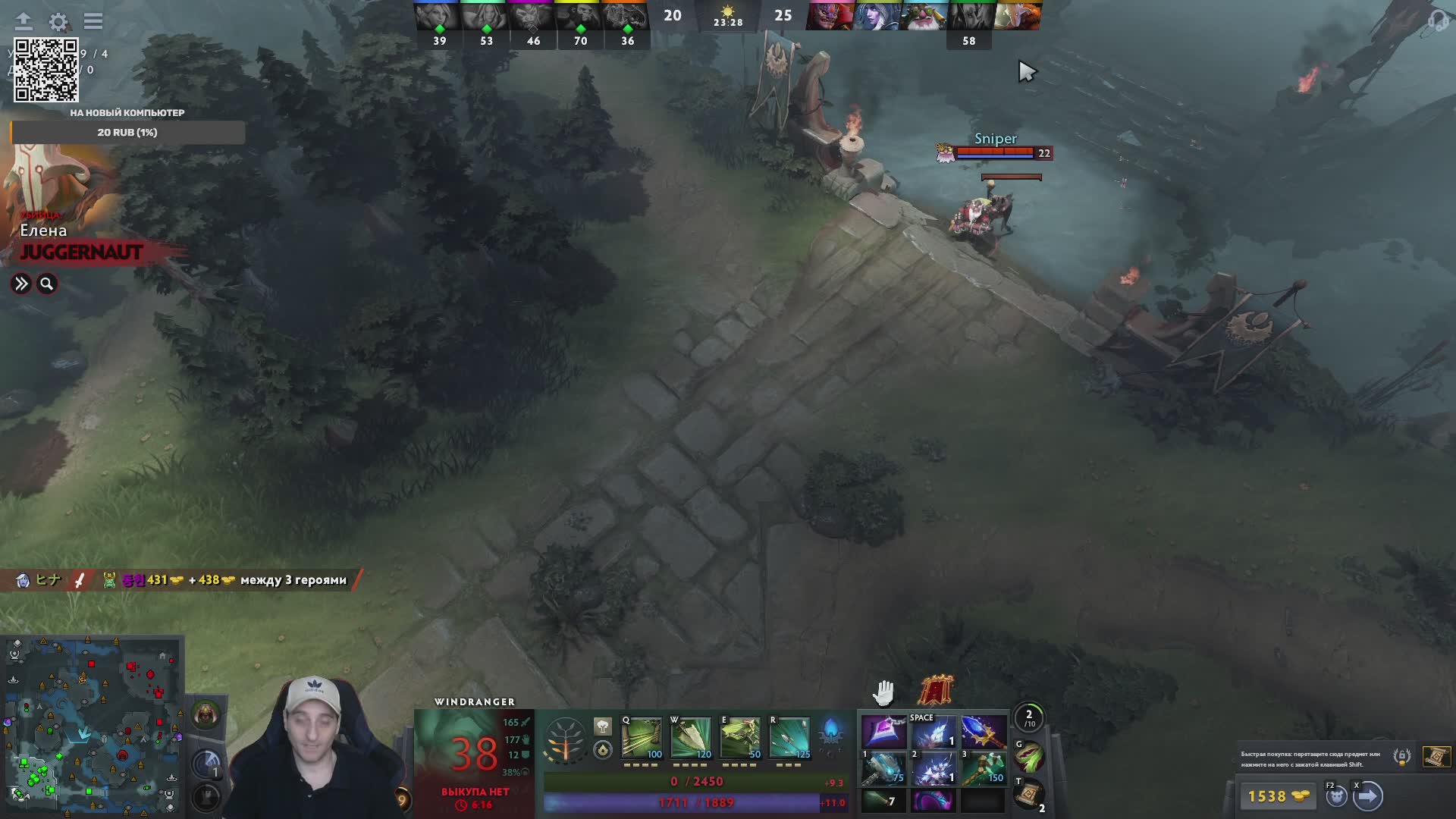1456x819 pixels.
Task: Click the double-arrow button under Juggernaut
Action: coord(21,284)
